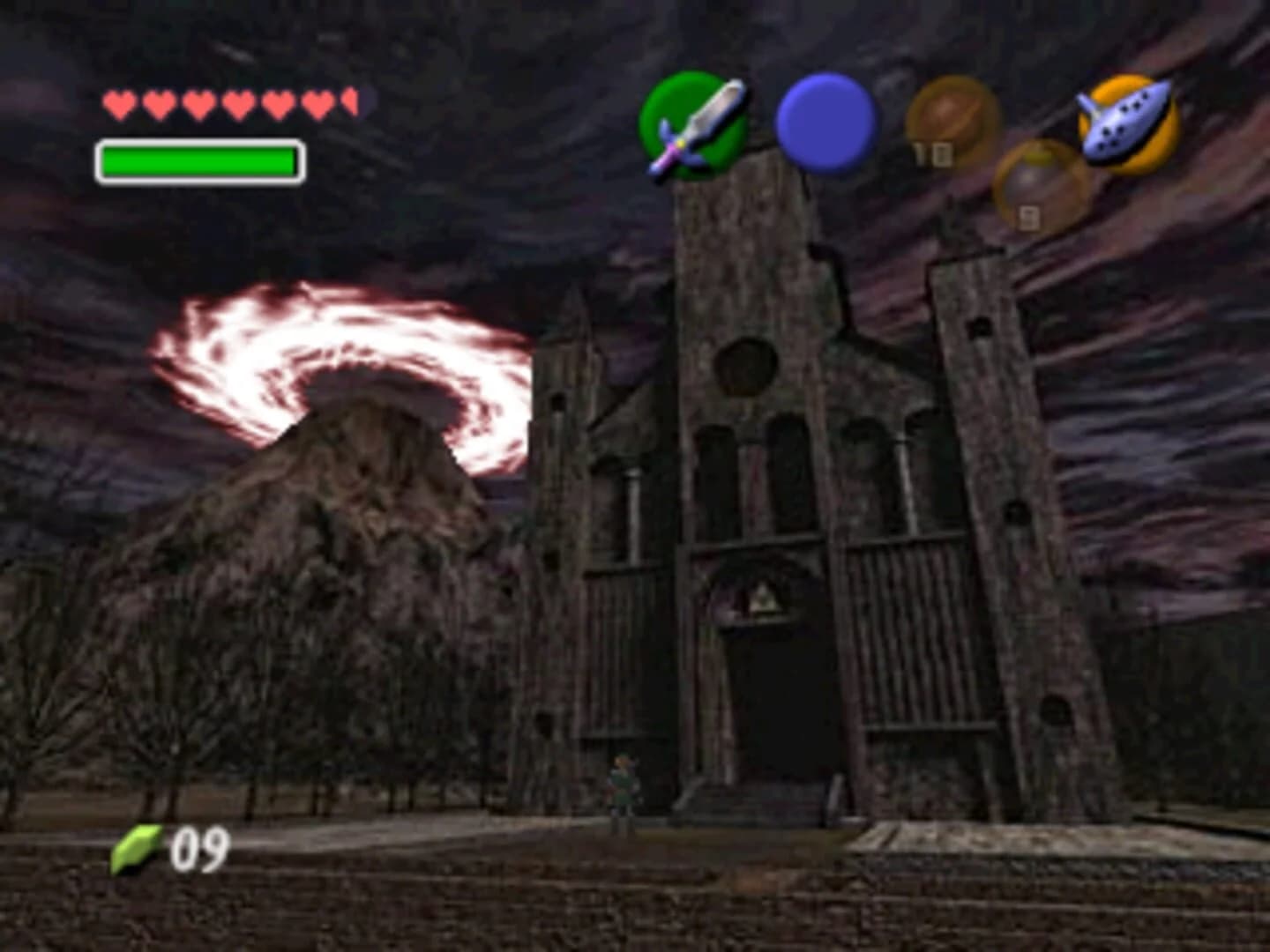Viewport: 1270px width, 952px height.
Task: Click the half heart at the row's end
Action: point(348,101)
